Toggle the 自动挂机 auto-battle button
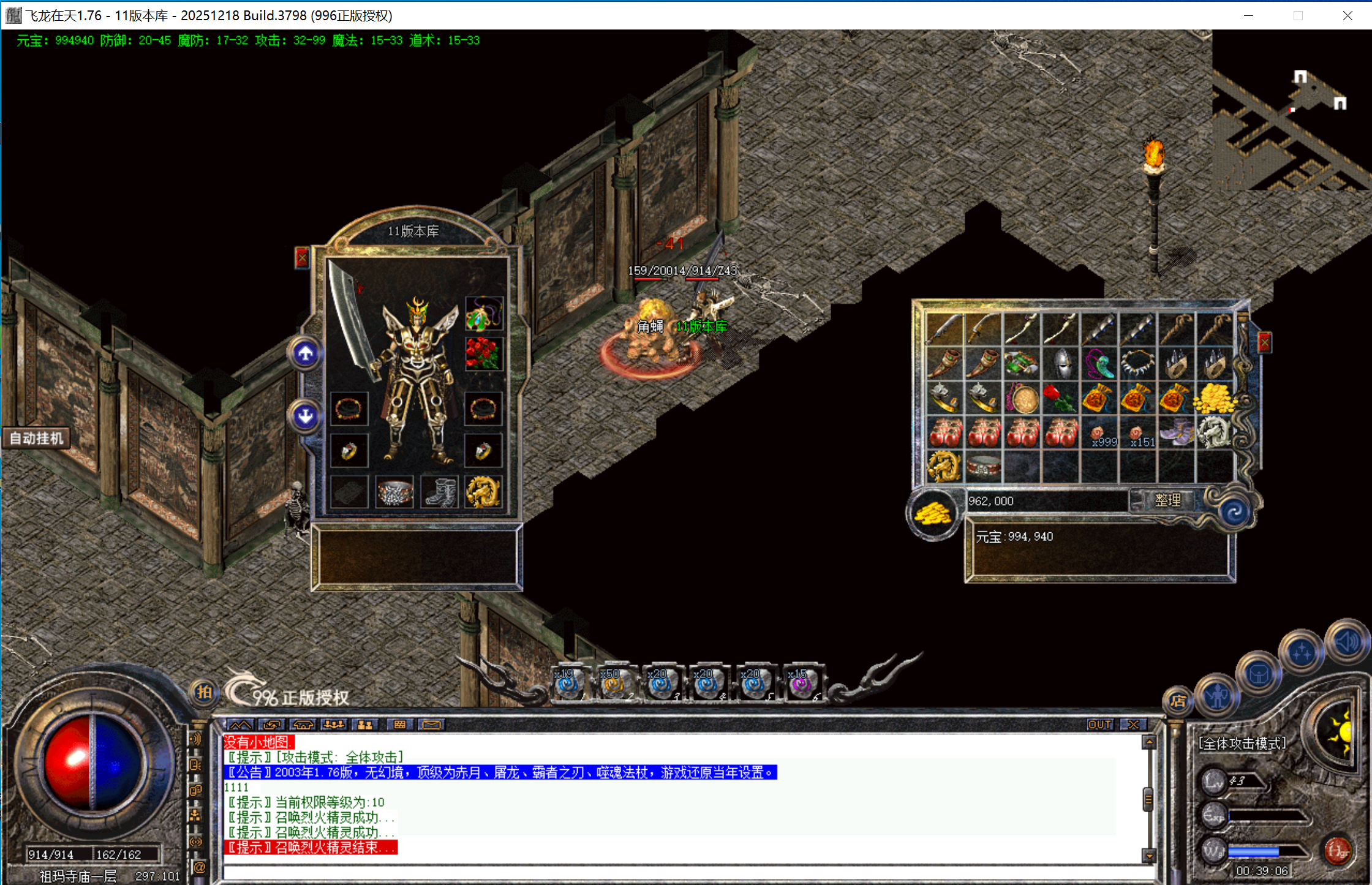Viewport: 1372px width, 885px height. click(36, 439)
